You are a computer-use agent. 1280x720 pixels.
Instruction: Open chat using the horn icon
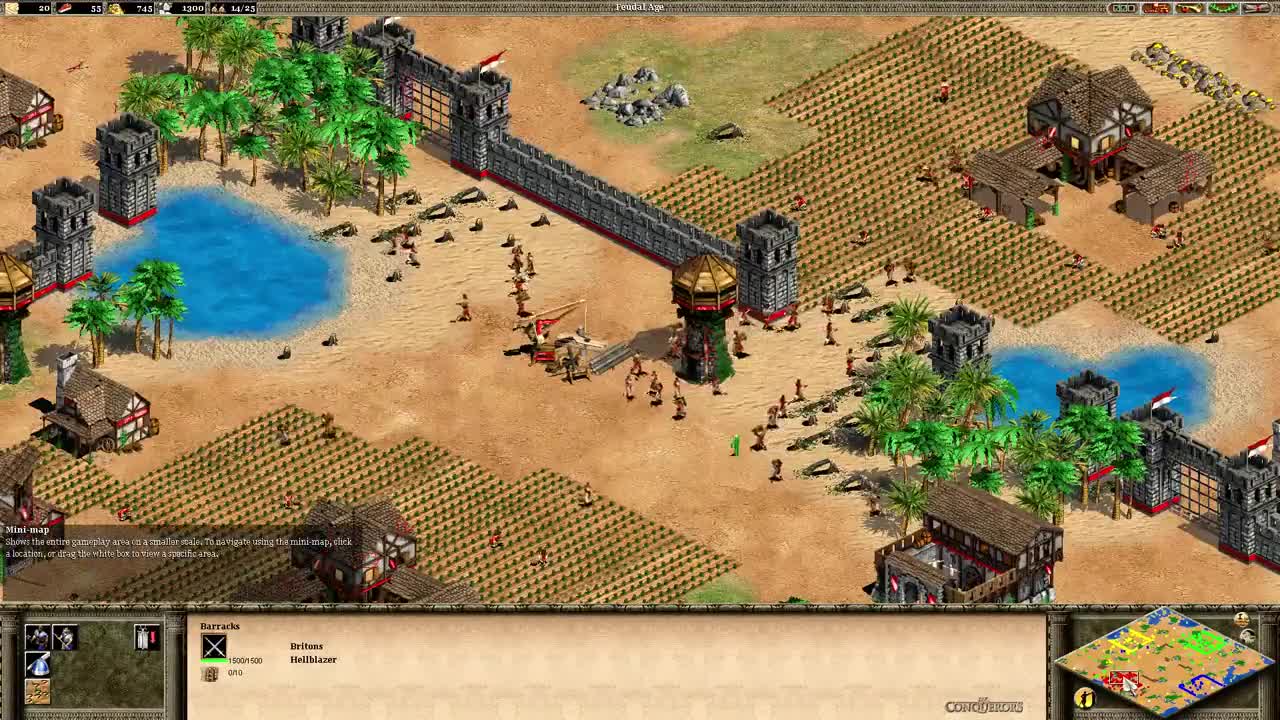[1190, 8]
